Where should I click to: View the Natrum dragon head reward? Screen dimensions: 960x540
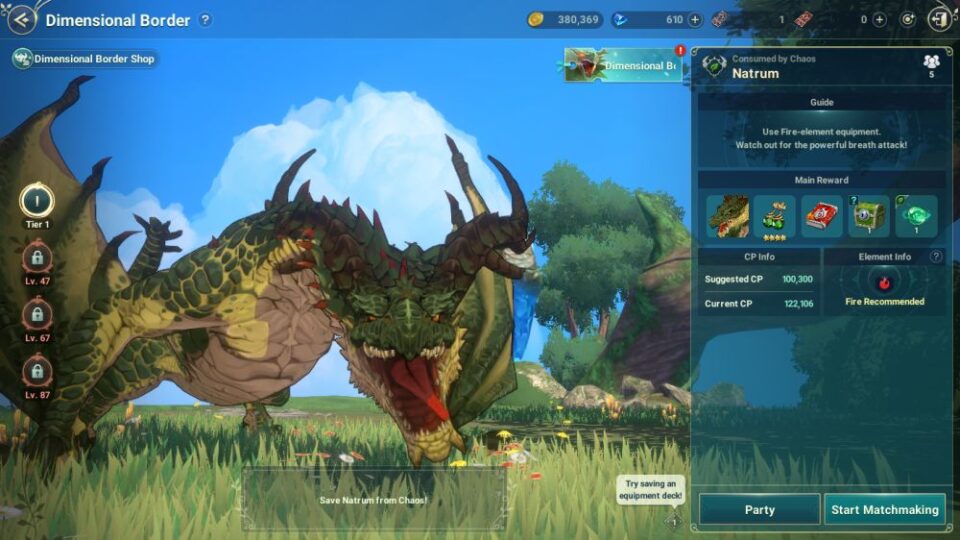(728, 216)
